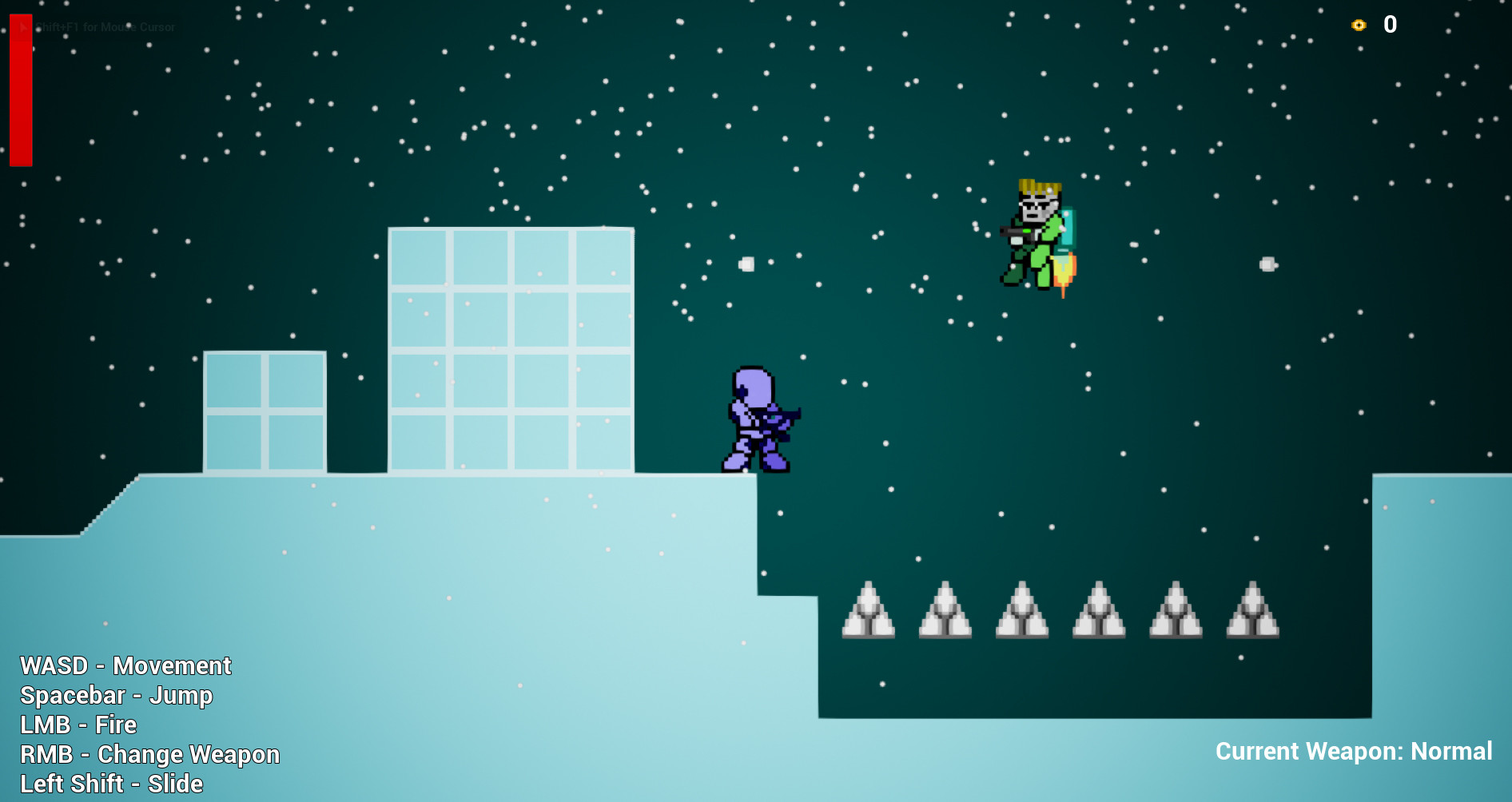The height and width of the screenshot is (802, 1512).
Task: Click the LMB - Fire control label
Action: point(79,725)
